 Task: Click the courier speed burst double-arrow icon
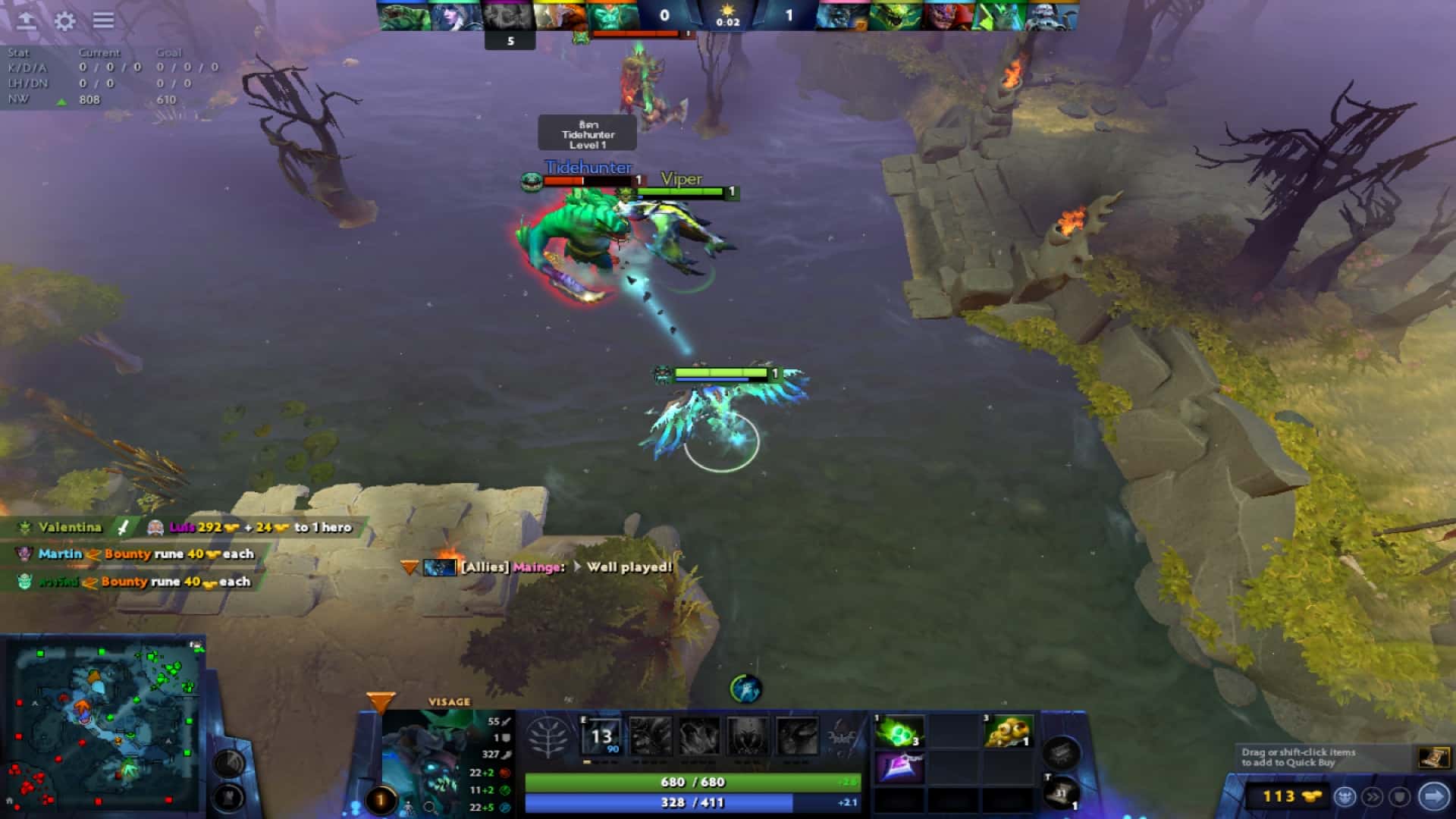pos(1373,795)
